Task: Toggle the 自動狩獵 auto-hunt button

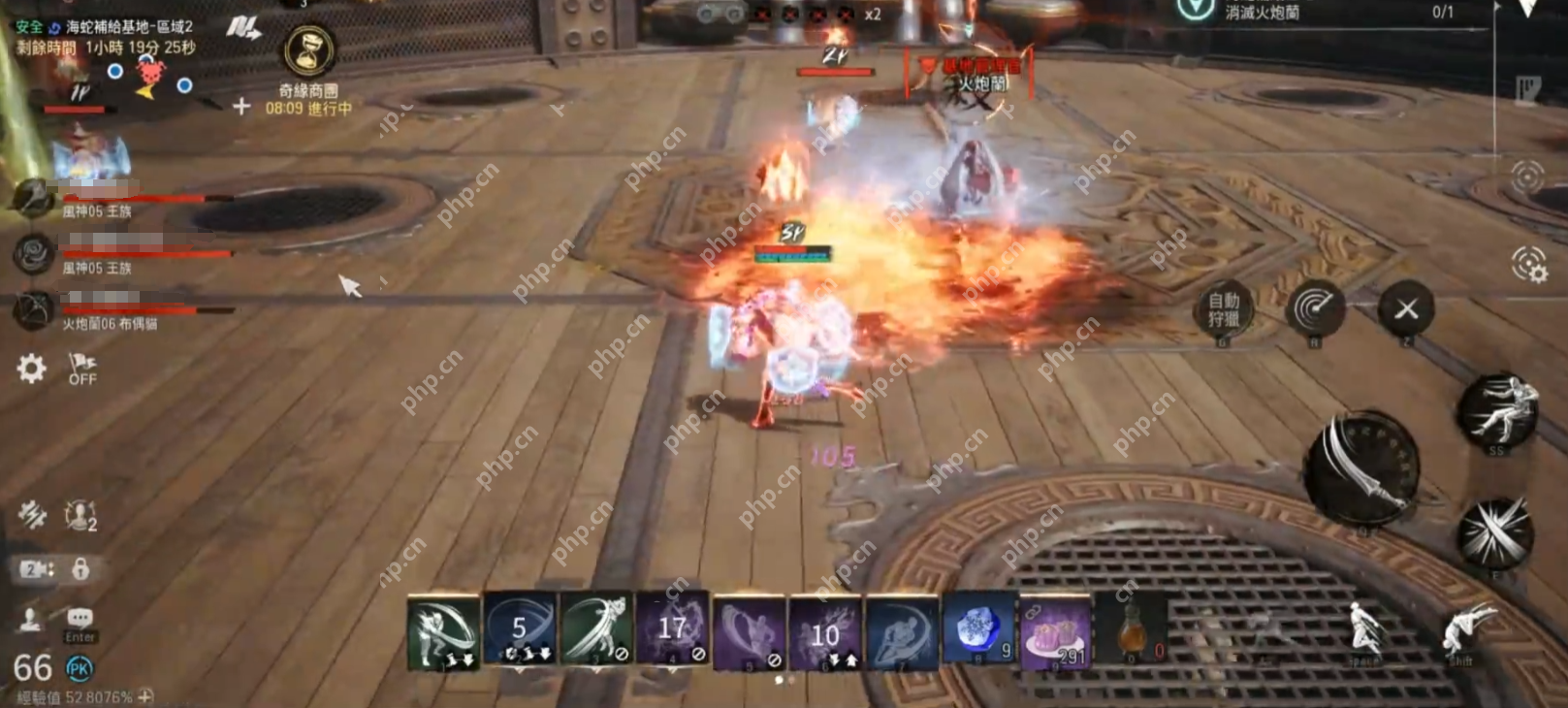Action: pyautogui.click(x=1223, y=309)
